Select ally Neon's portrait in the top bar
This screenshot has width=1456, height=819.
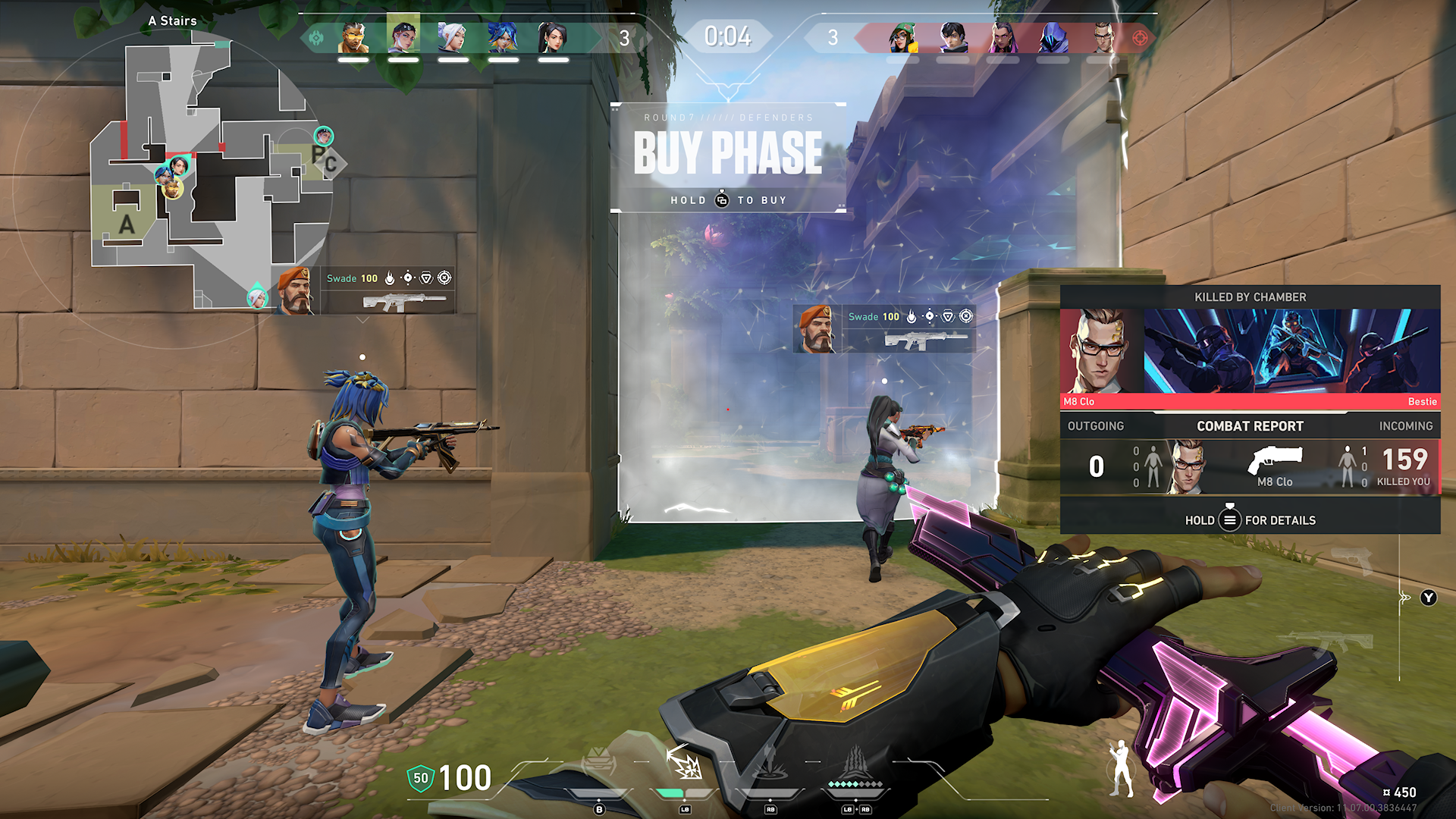pyautogui.click(x=503, y=36)
